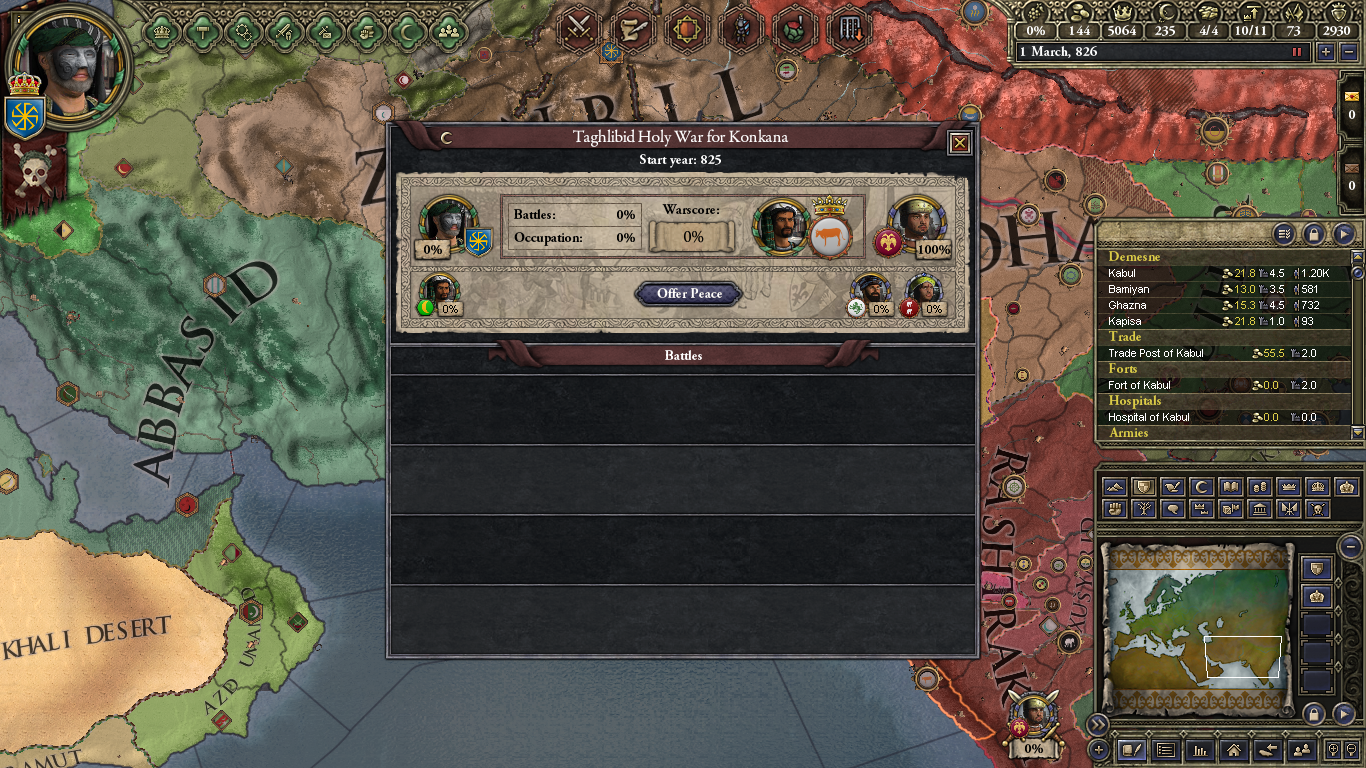Select the terrain map mode

(x=1113, y=487)
